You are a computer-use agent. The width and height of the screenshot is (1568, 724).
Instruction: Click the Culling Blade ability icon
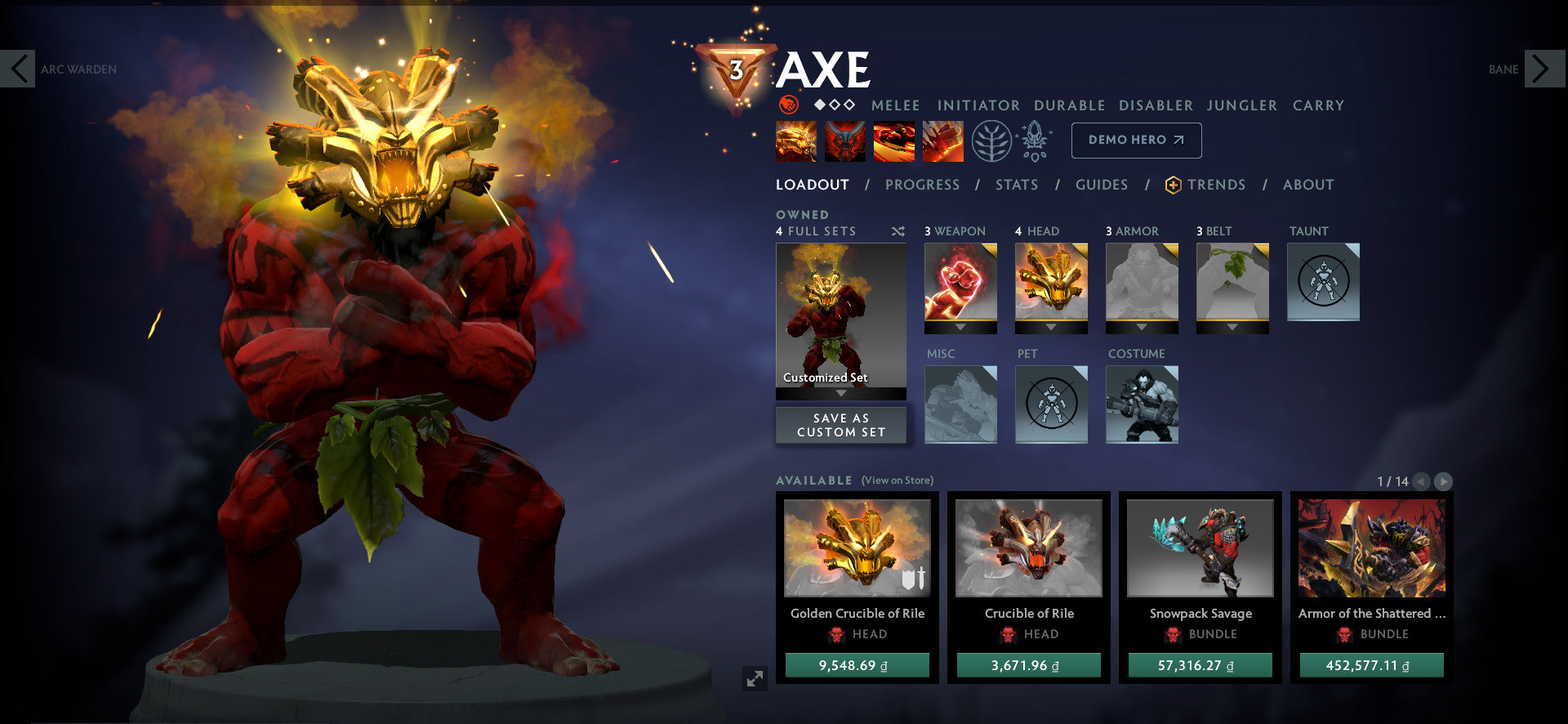(943, 139)
